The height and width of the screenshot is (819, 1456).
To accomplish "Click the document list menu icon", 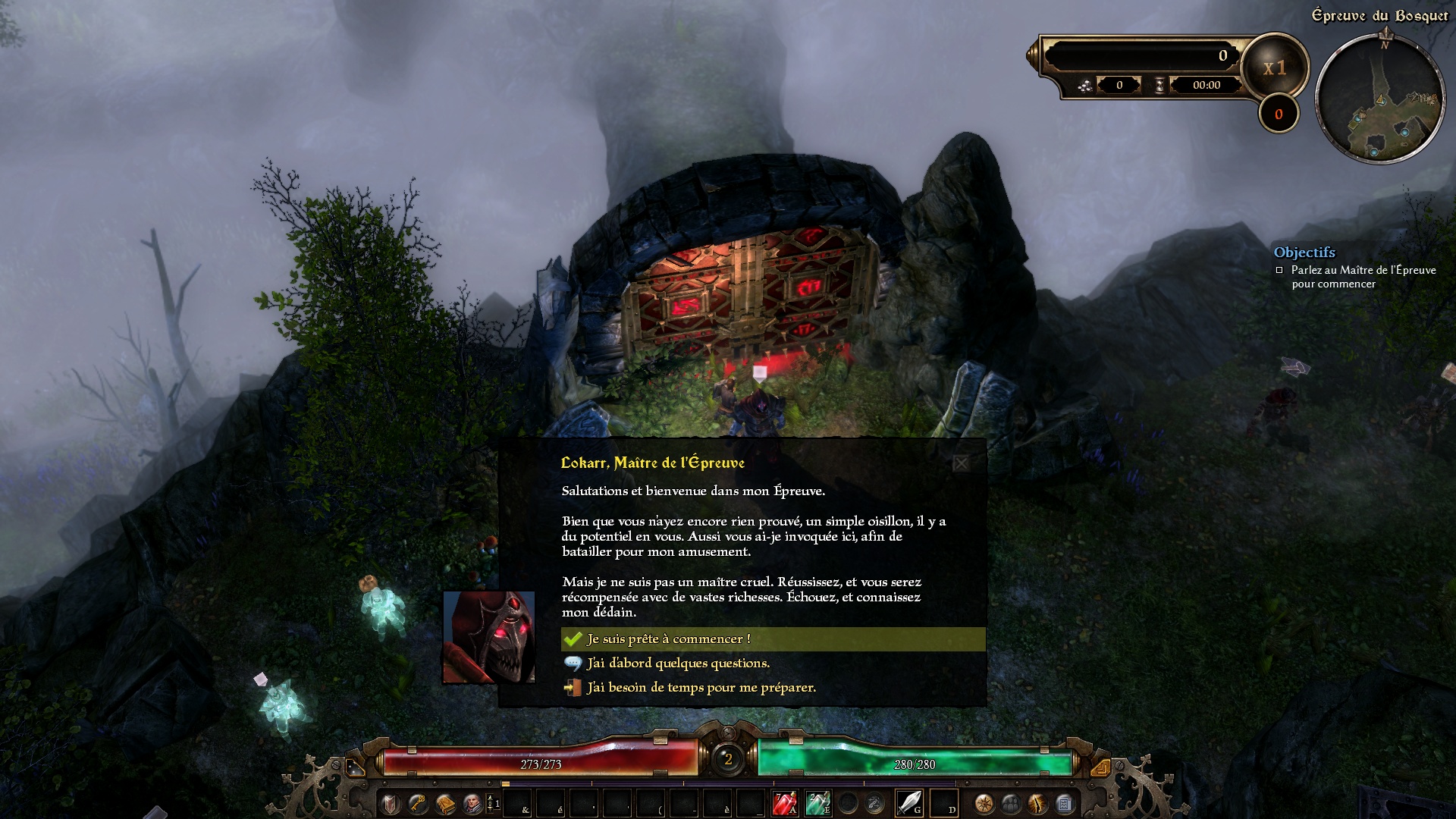I will point(1064,803).
